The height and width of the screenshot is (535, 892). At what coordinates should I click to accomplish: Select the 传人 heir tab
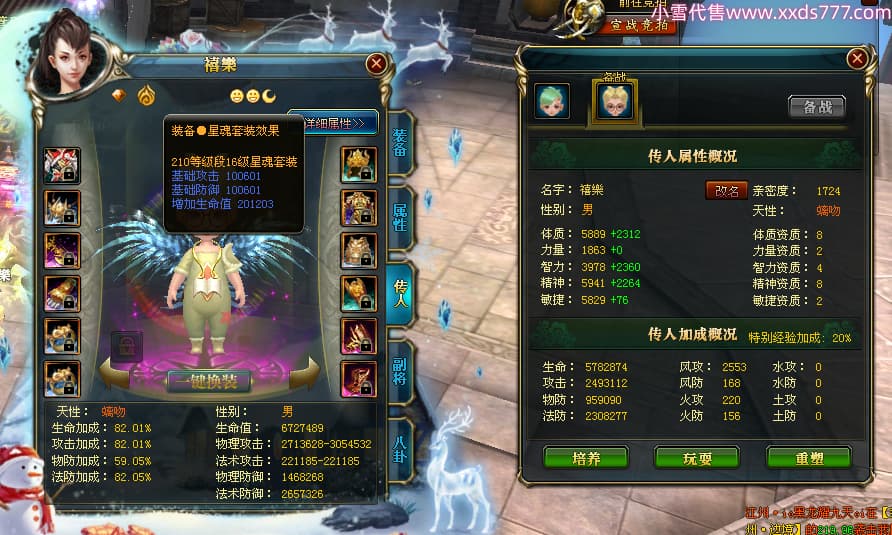[399, 290]
